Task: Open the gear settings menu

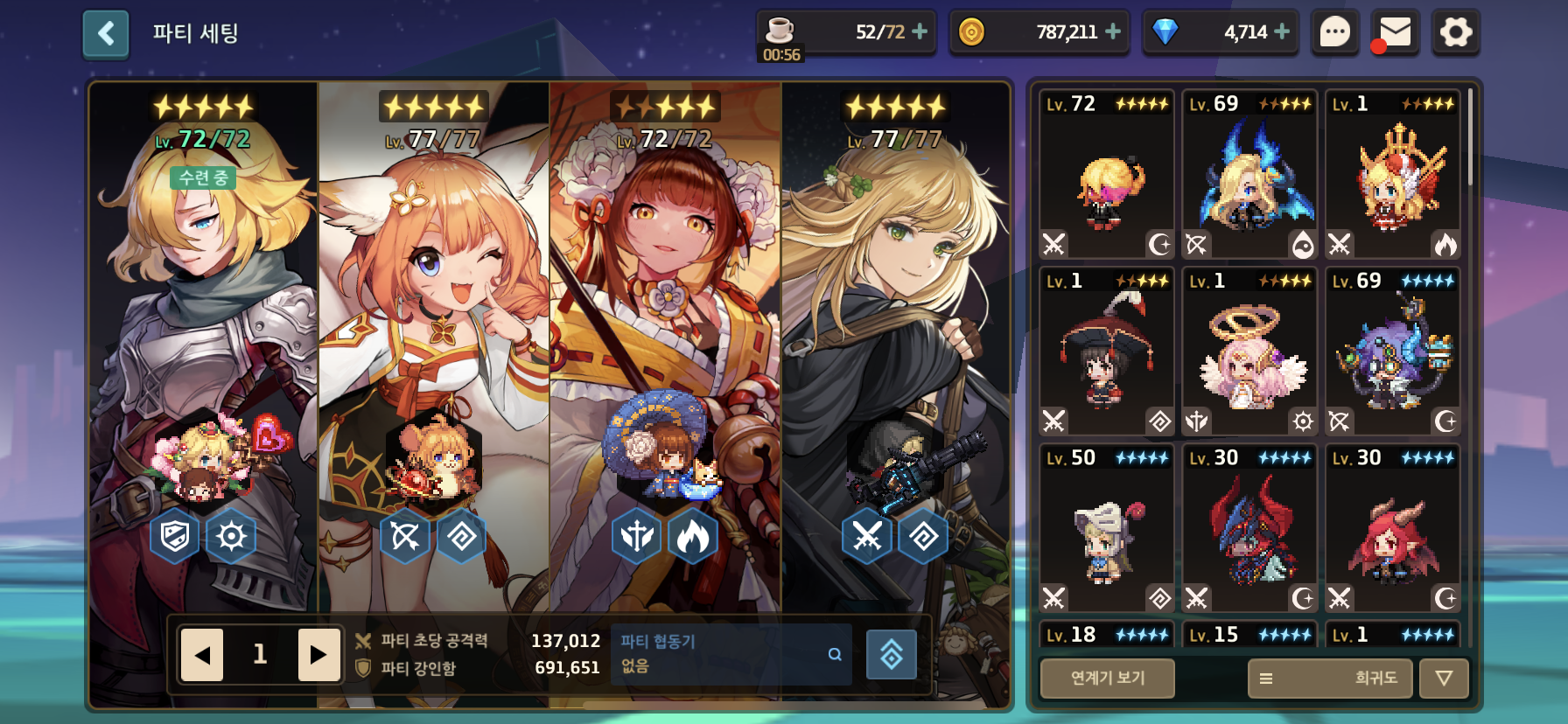Action: point(1456,33)
